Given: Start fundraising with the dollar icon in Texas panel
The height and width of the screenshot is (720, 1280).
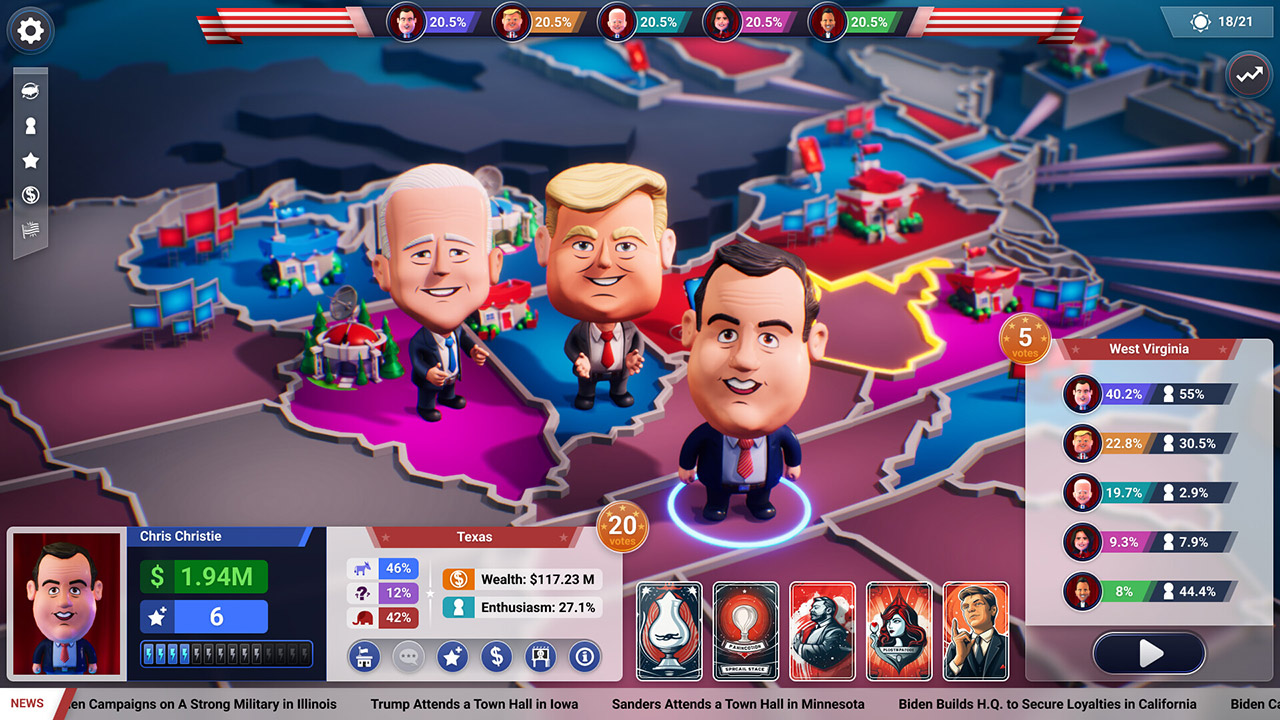Looking at the screenshot, I should coord(496,657).
